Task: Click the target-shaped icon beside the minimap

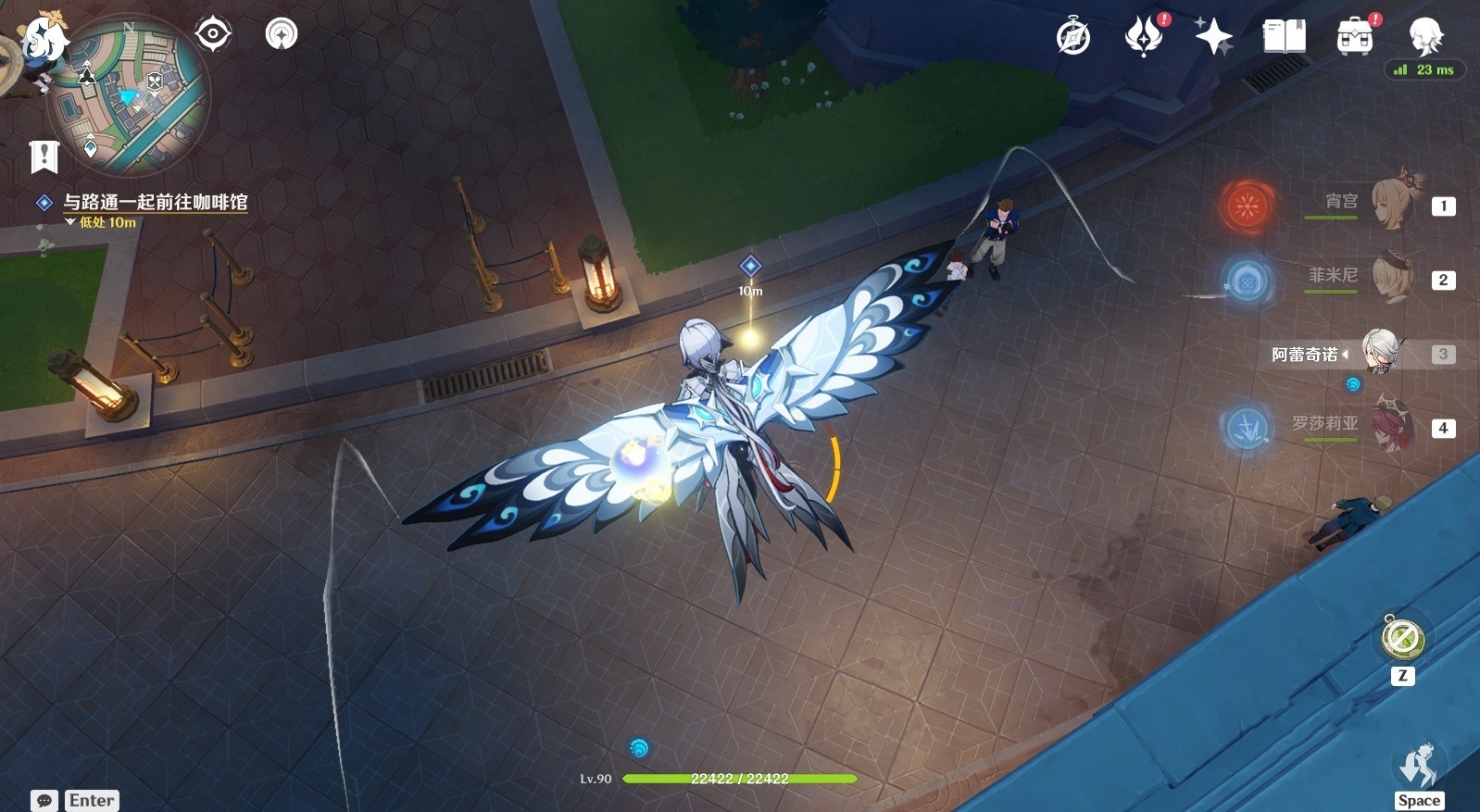Action: [x=213, y=34]
